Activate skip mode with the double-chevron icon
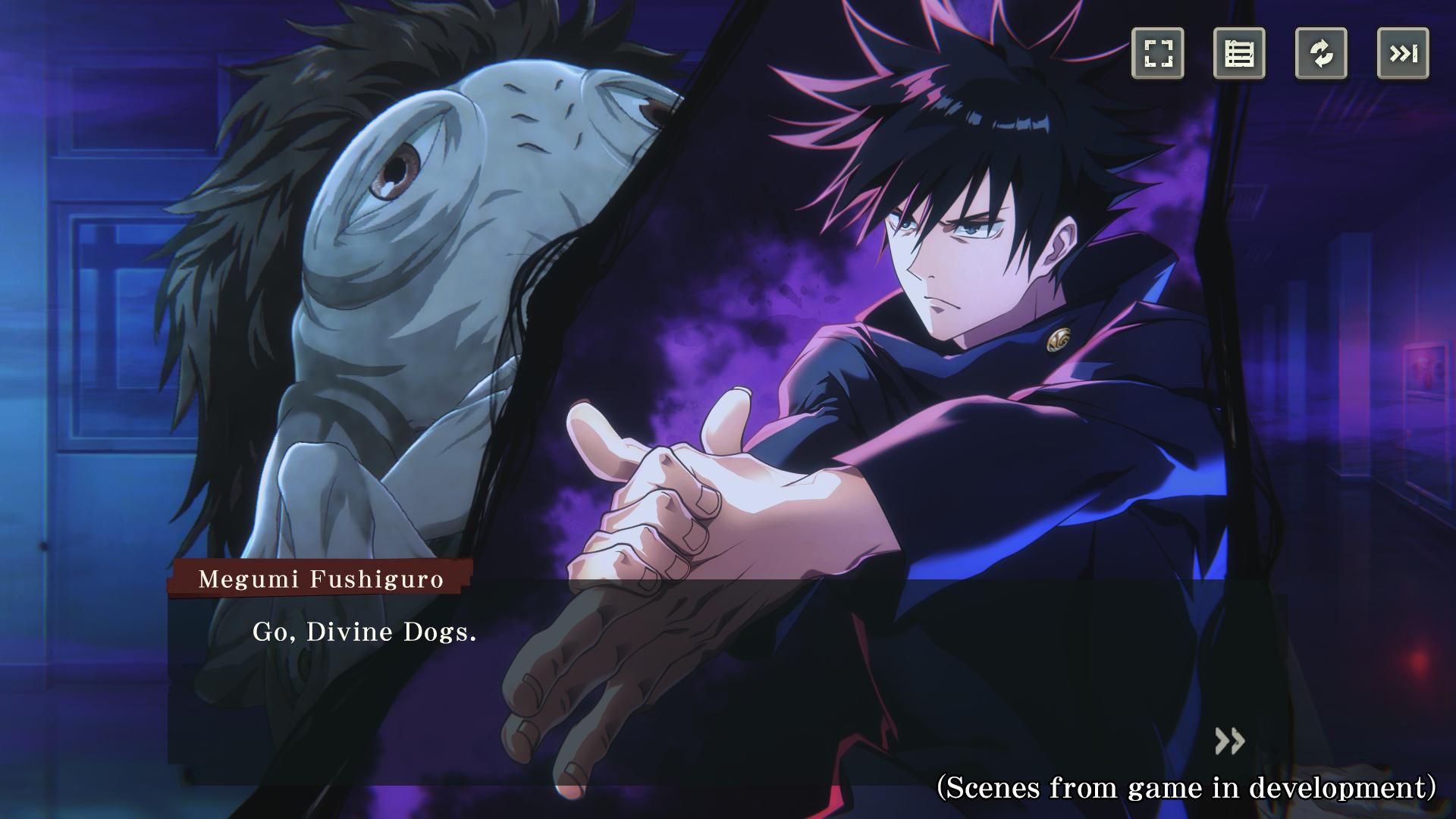Screen dimensions: 1456x819 [x=1404, y=53]
